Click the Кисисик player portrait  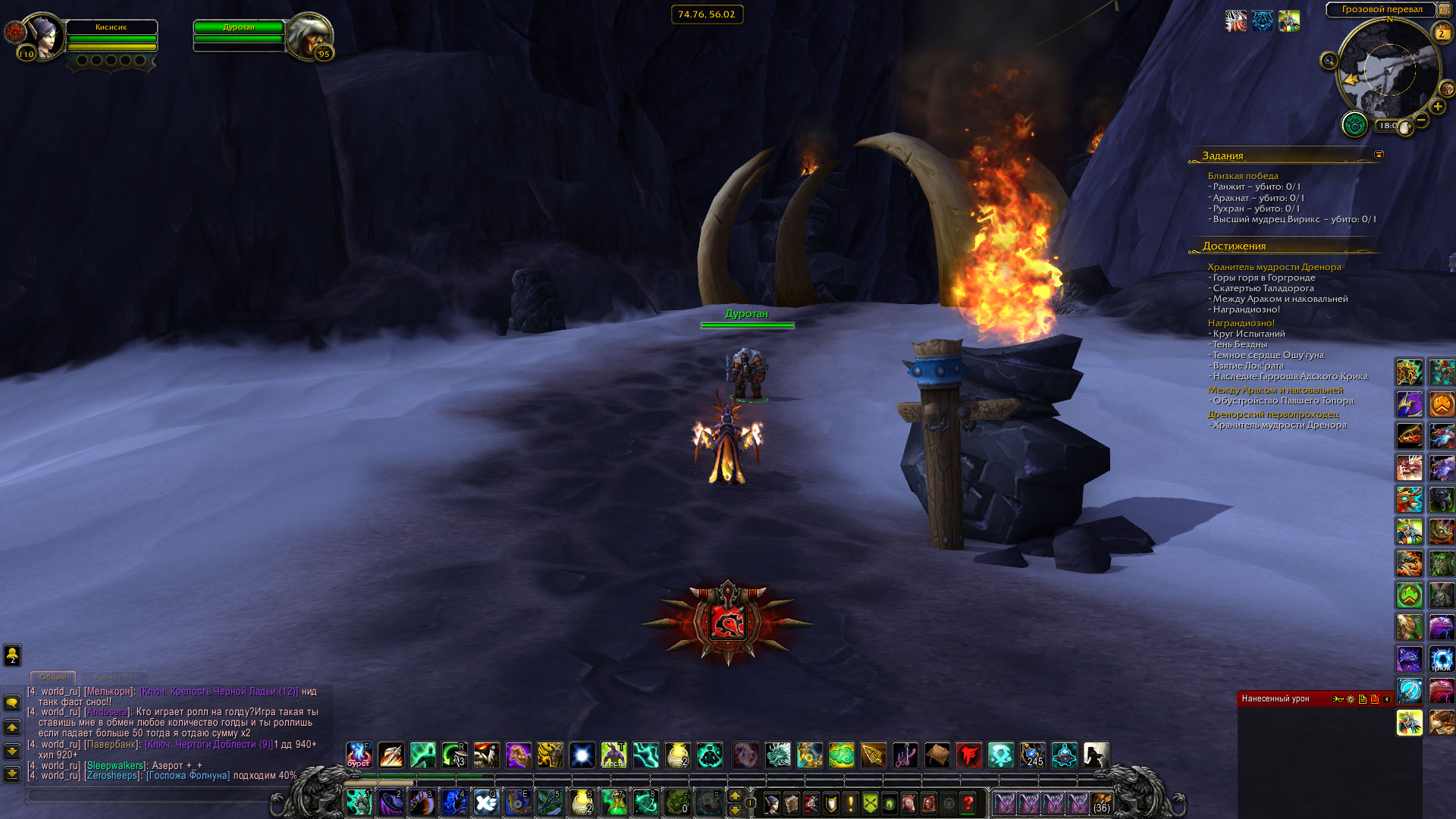(x=42, y=36)
